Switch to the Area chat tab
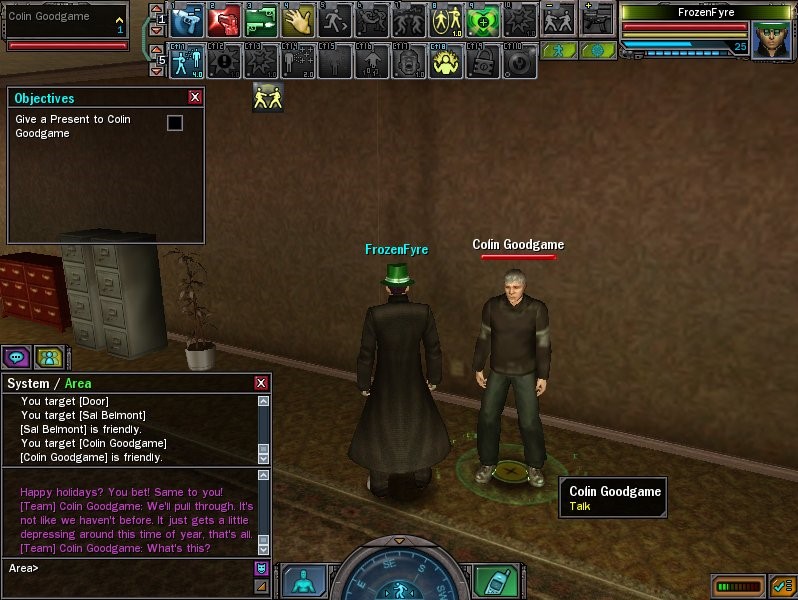 click(x=79, y=384)
